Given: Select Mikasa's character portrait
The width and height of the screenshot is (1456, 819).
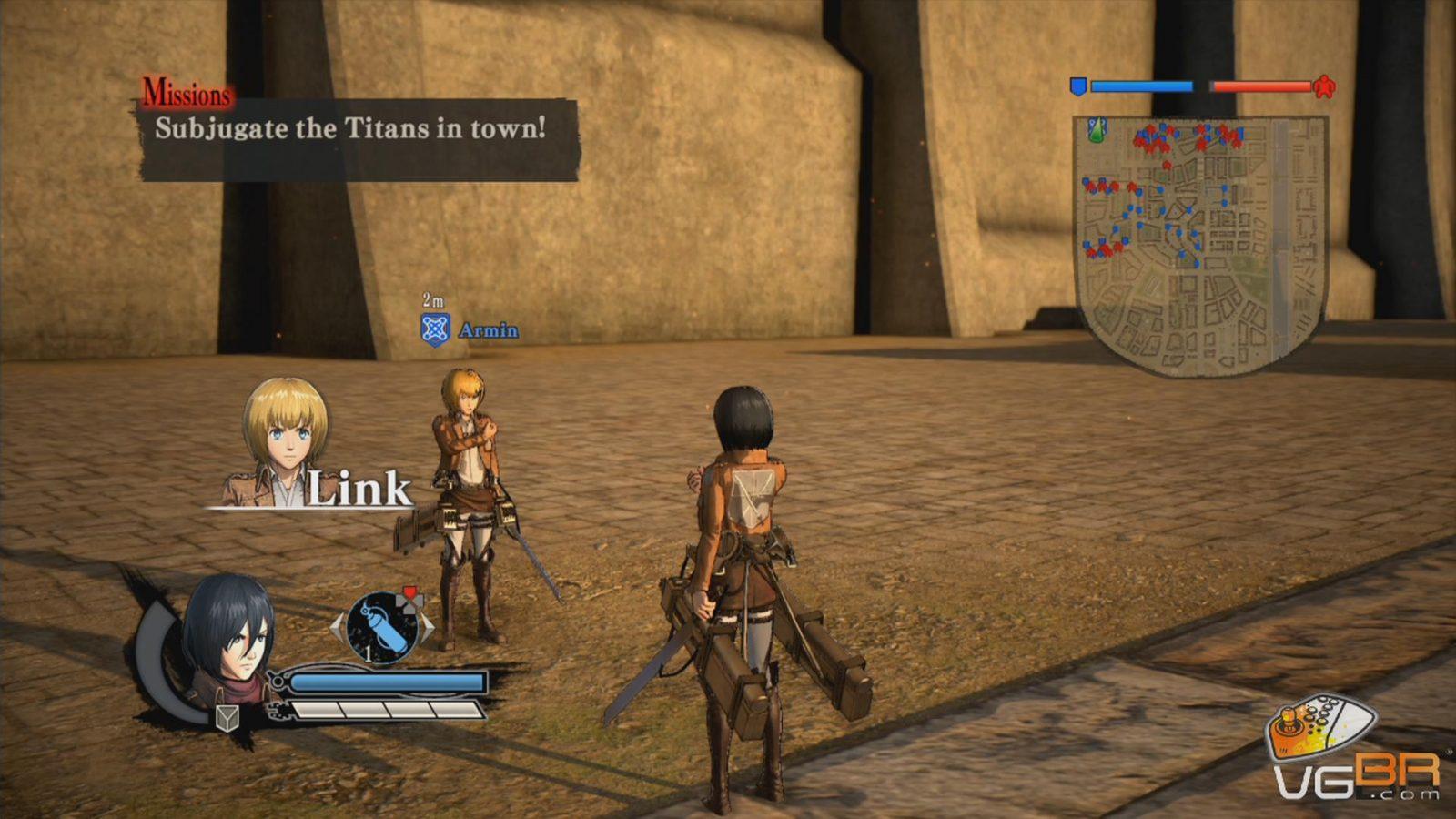Looking at the screenshot, I should (x=227, y=641).
